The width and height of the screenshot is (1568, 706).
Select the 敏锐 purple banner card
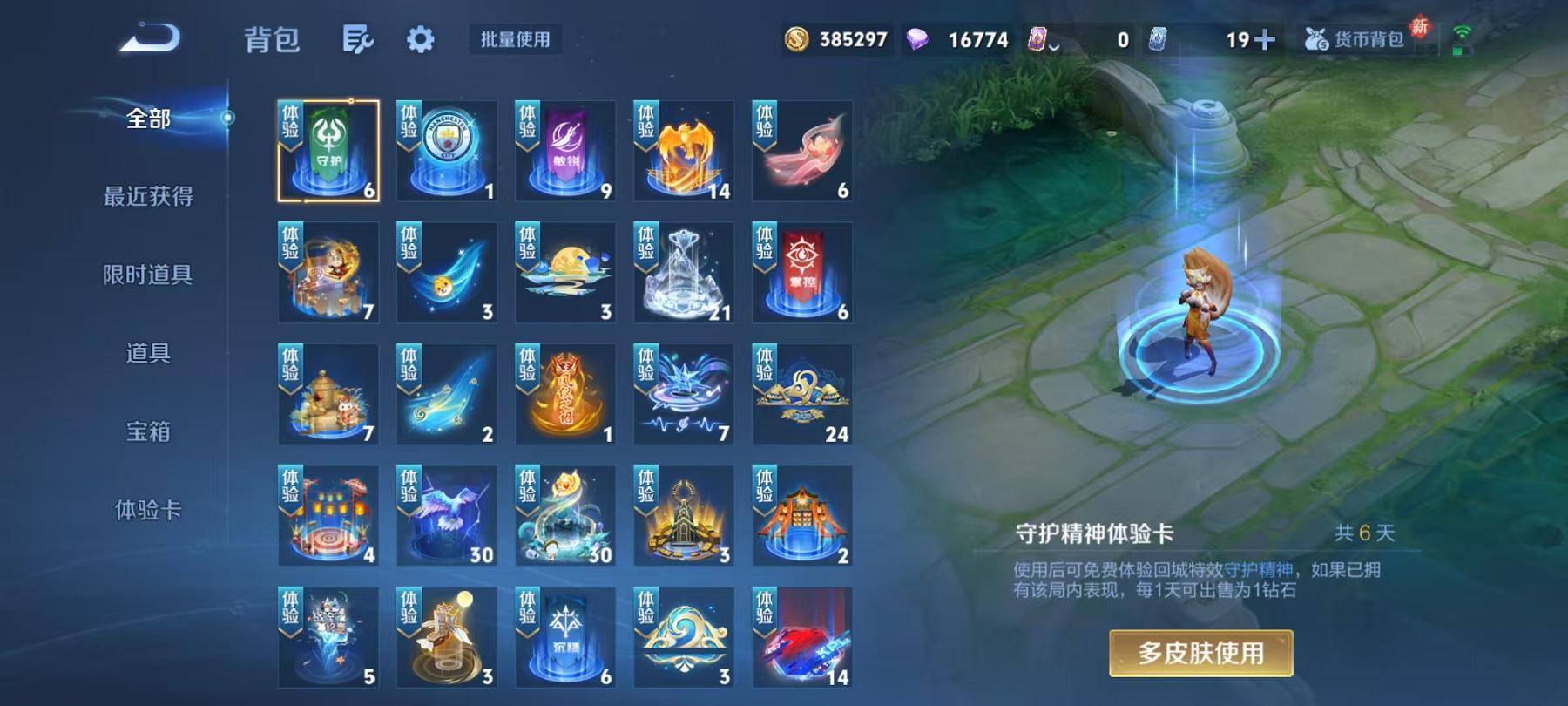[x=564, y=150]
